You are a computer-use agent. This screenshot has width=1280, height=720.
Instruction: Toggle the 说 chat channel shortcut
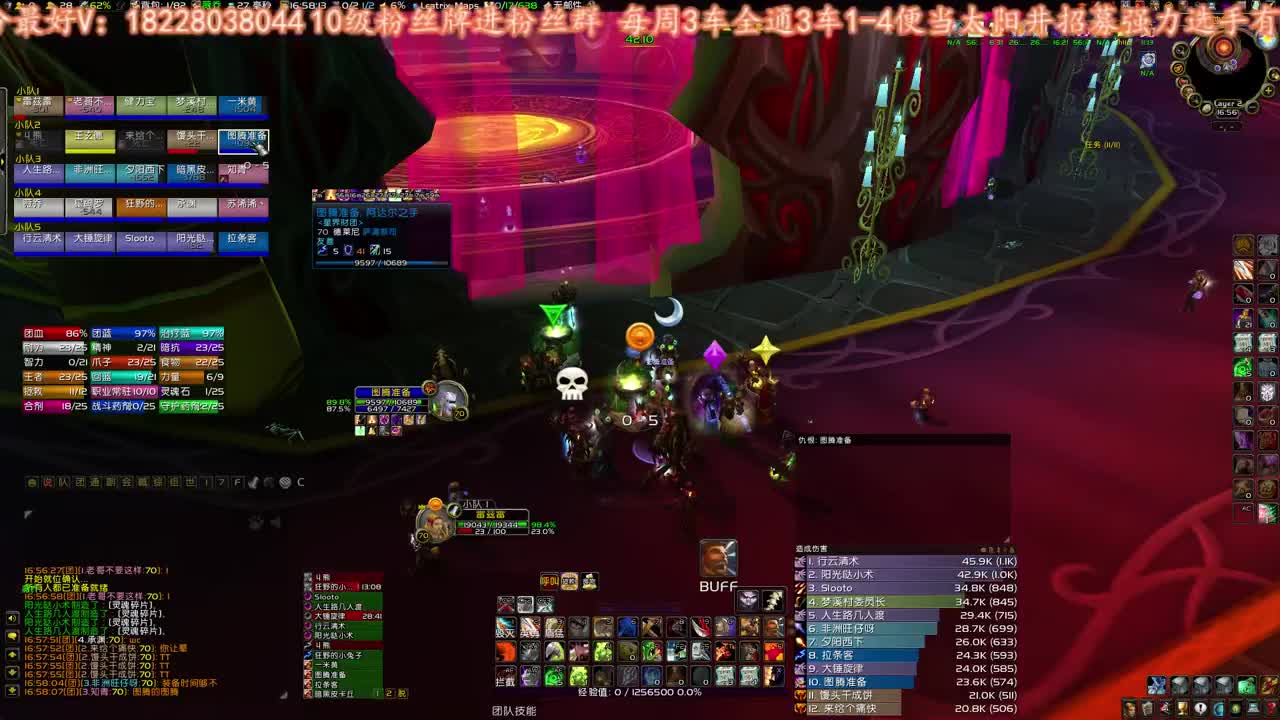pyautogui.click(x=47, y=481)
